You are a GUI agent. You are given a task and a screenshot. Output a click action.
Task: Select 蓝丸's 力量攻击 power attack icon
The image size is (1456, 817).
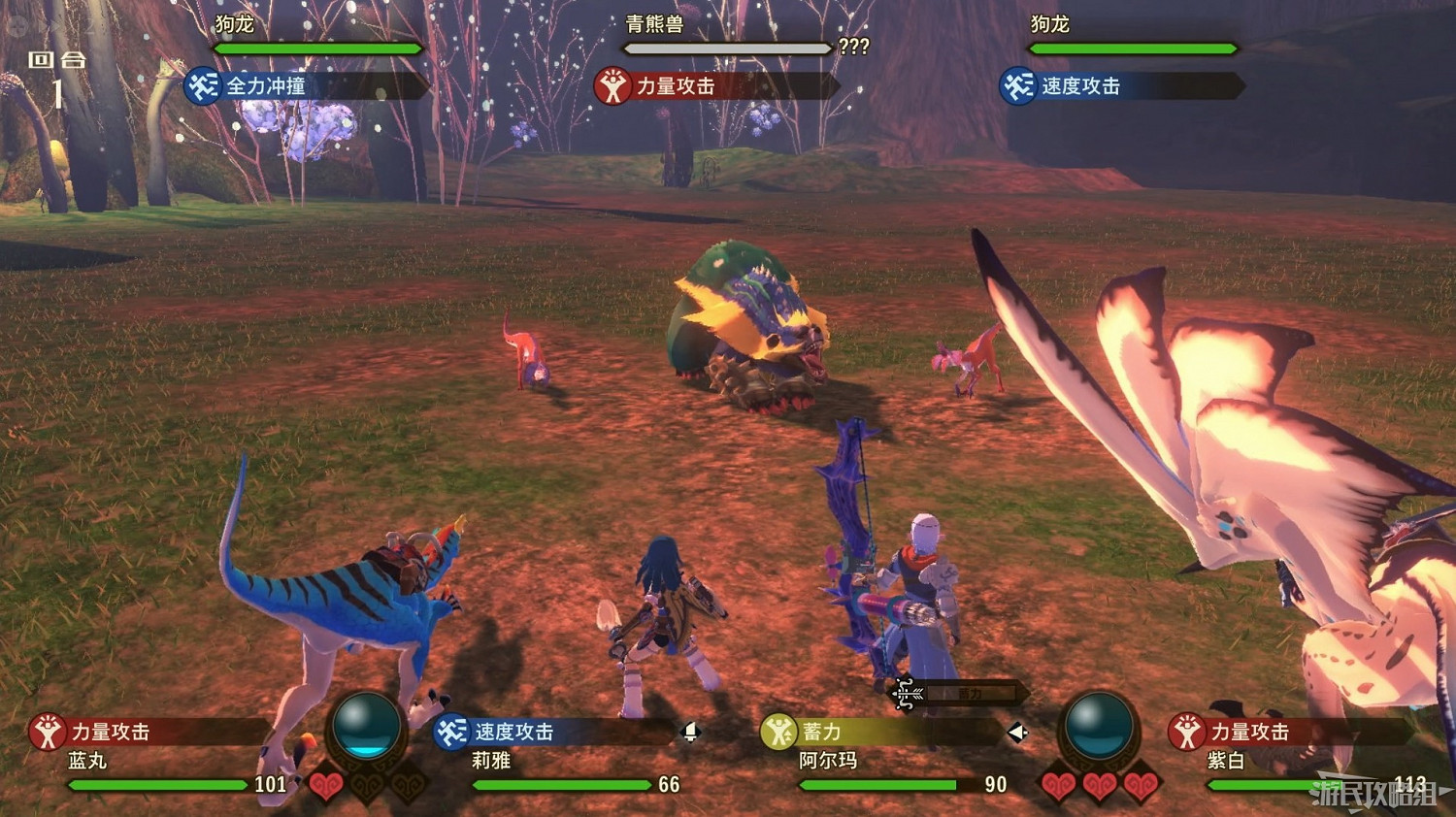(x=46, y=733)
